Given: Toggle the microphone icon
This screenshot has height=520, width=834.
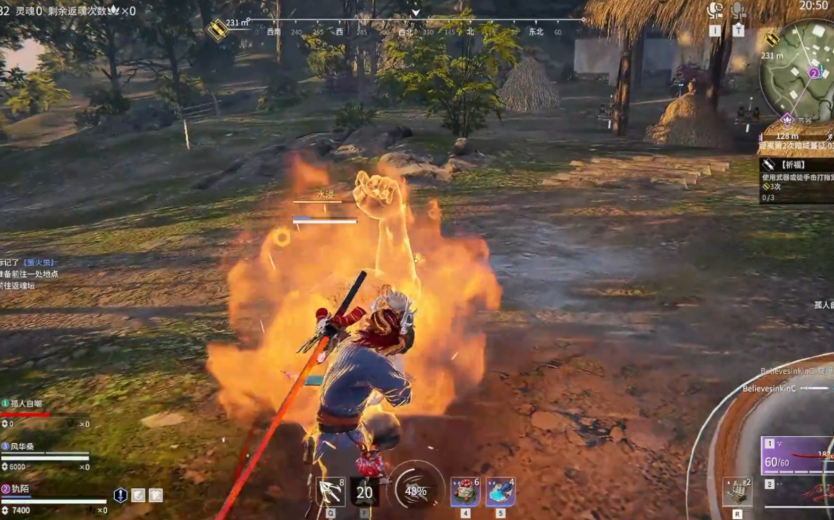Looking at the screenshot, I should [x=738, y=11].
